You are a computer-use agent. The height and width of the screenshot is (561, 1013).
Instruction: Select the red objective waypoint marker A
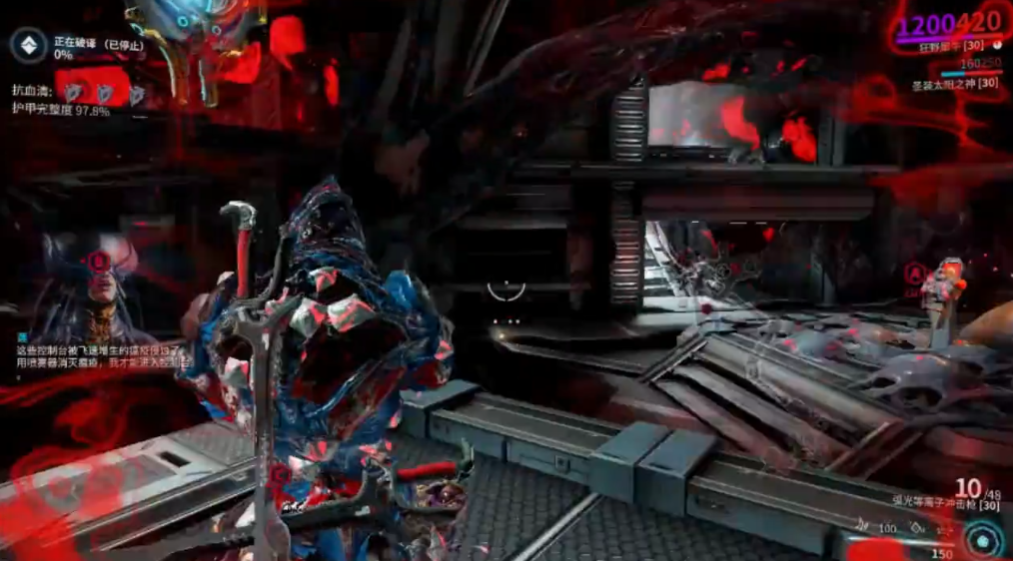tap(913, 272)
